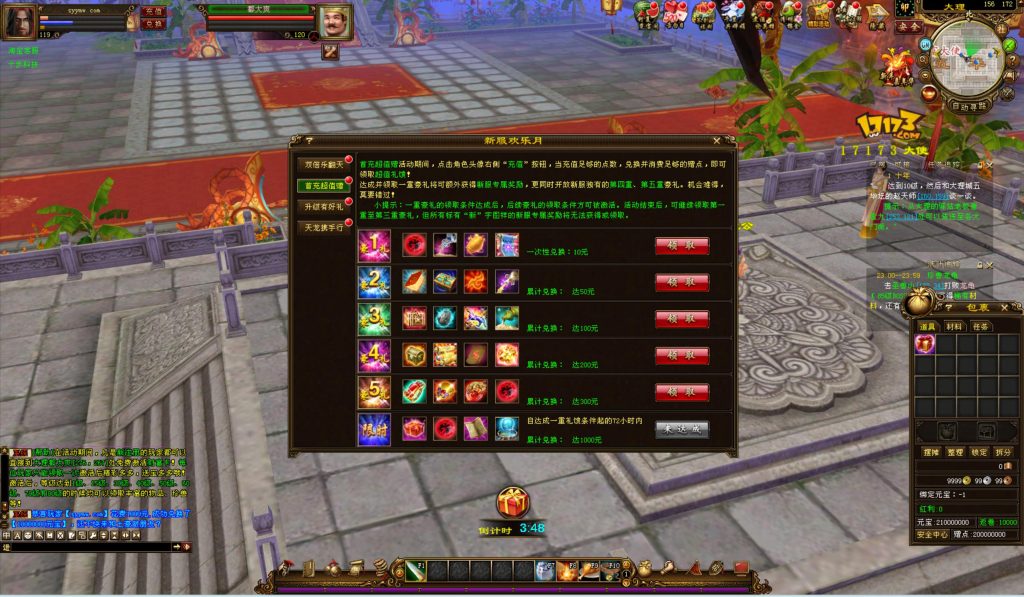Select the gift box item in inventory

tap(924, 344)
